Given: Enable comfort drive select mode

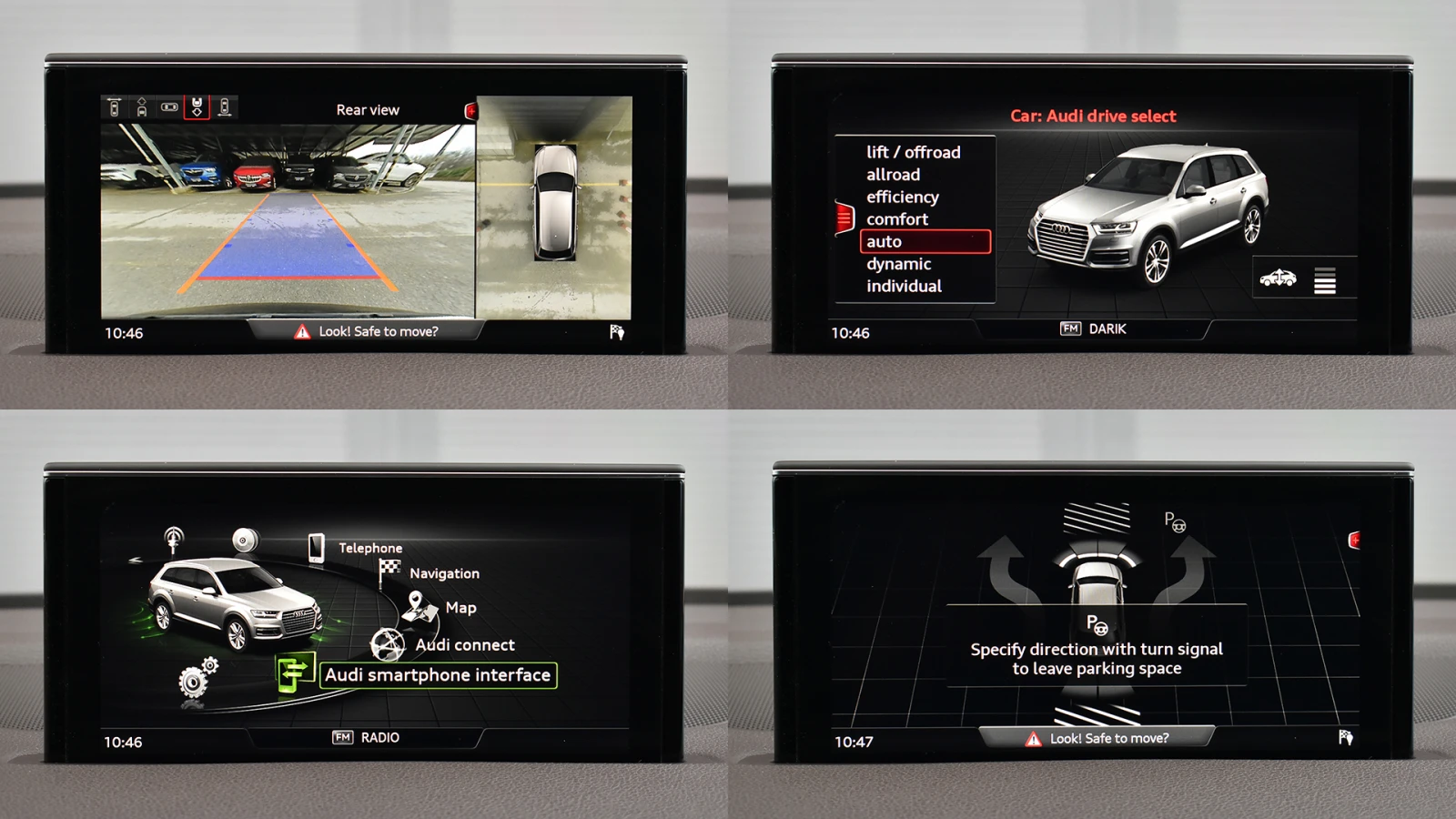Looking at the screenshot, I should [x=899, y=219].
